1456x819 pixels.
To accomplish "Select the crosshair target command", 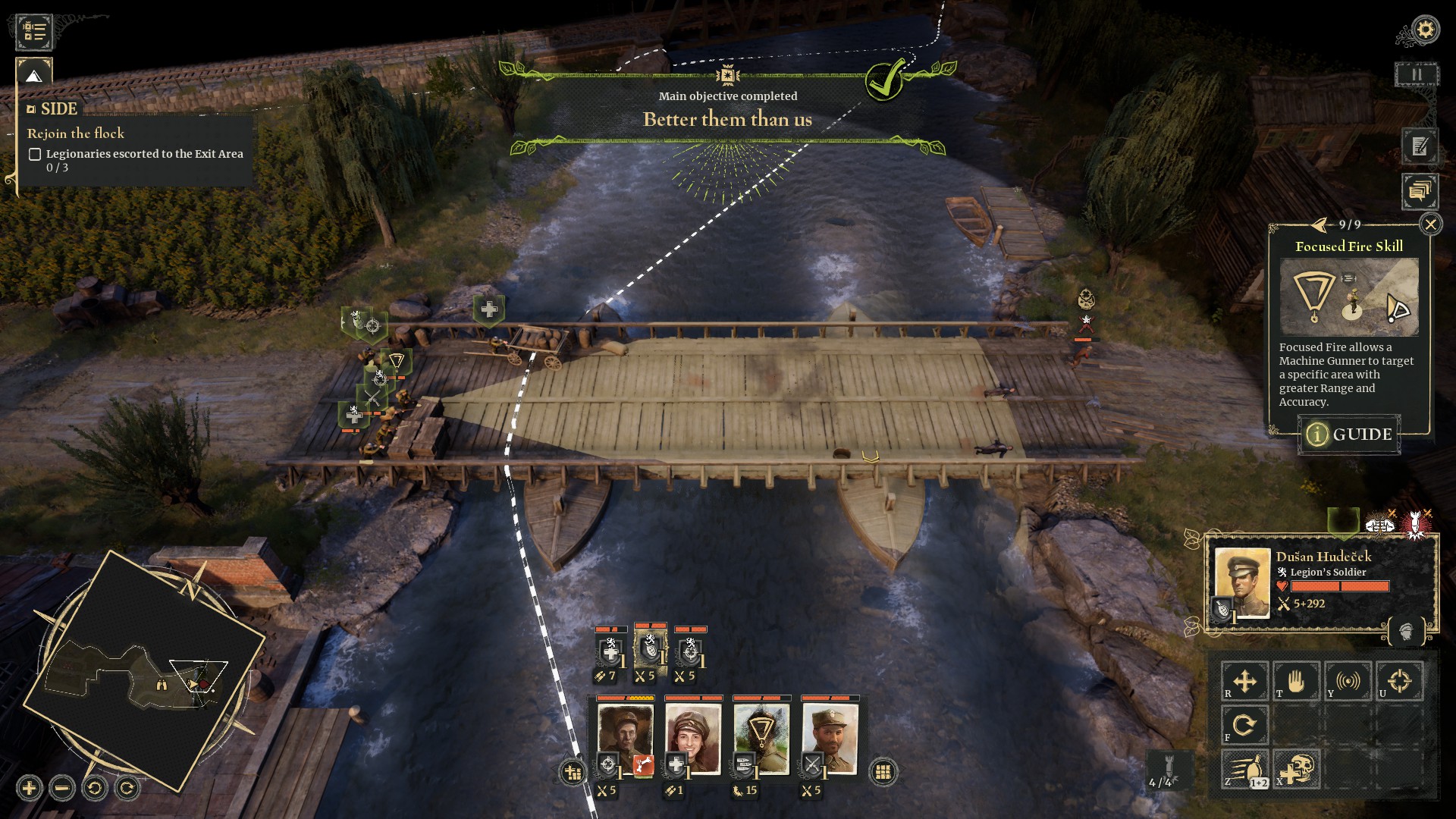I will pos(1399,681).
